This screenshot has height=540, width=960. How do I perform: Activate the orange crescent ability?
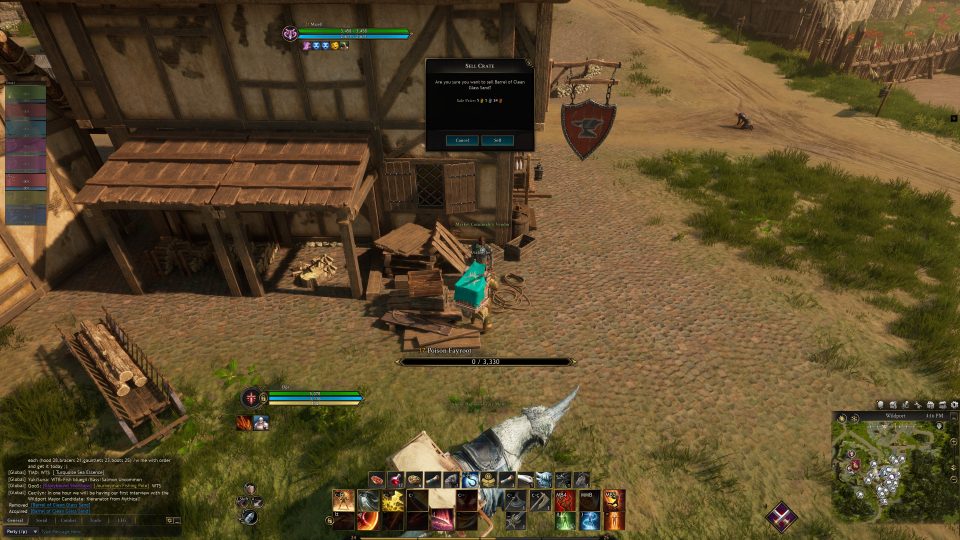tap(368, 520)
